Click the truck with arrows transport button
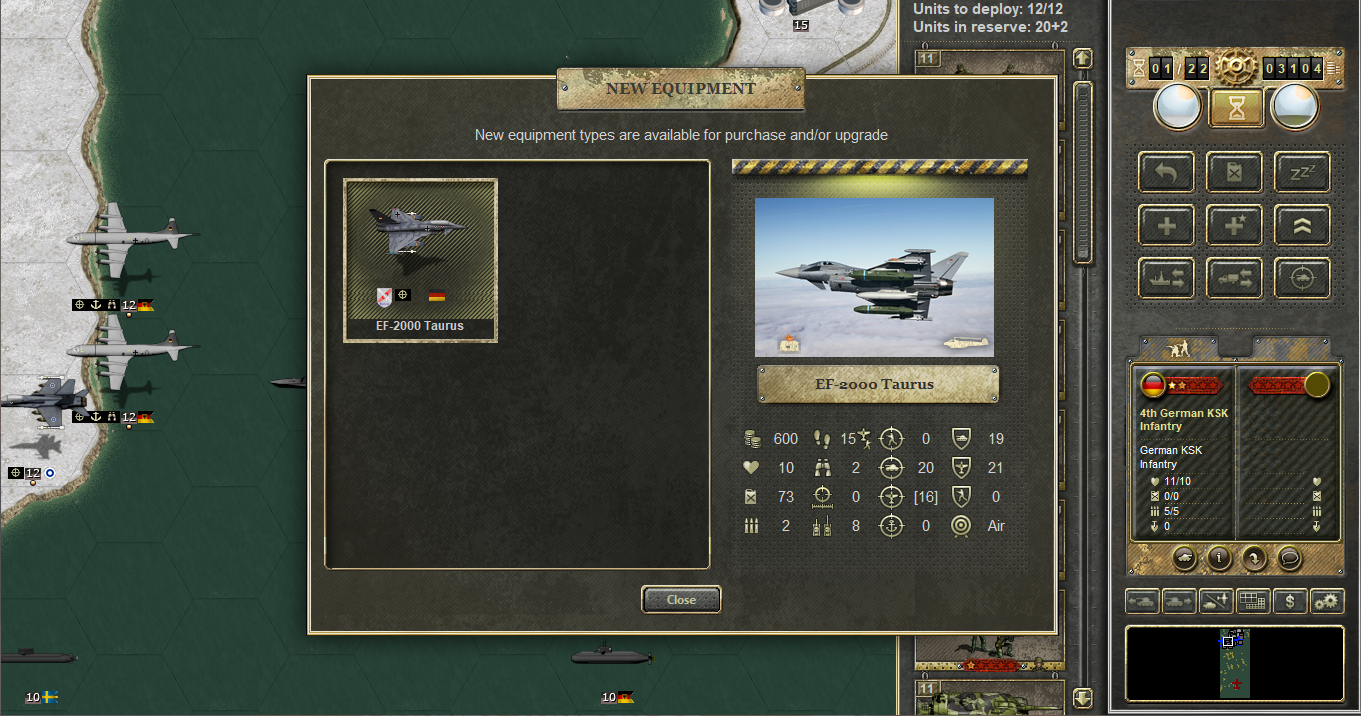 coord(1234,278)
